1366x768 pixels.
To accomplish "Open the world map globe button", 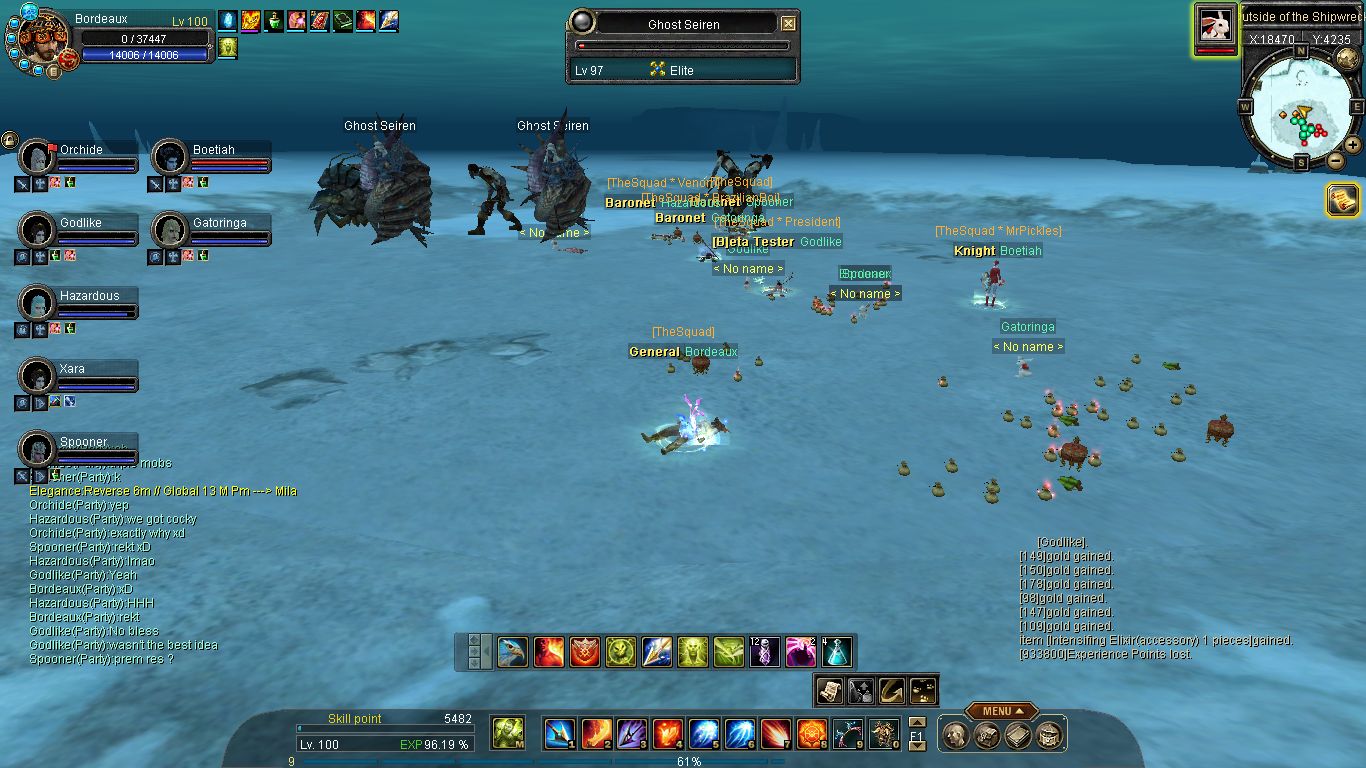I will tap(1346, 58).
